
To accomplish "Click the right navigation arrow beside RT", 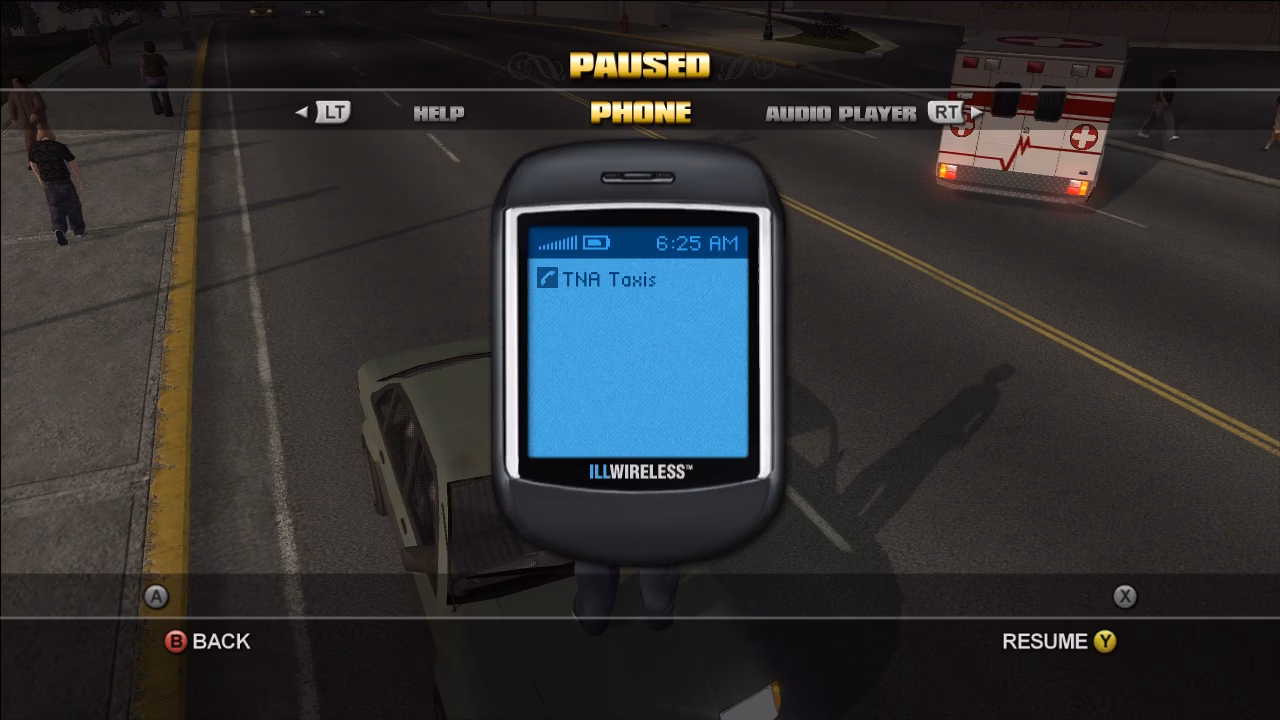I will point(975,113).
